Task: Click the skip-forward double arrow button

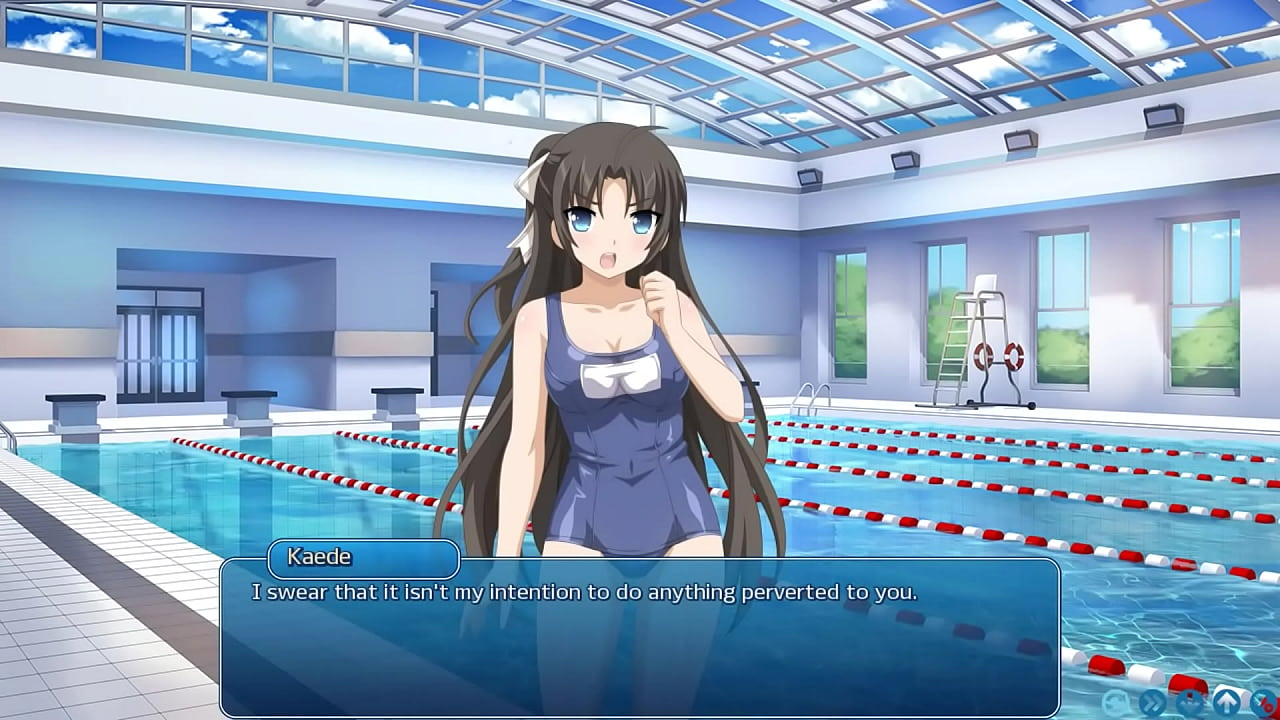Action: pos(1153,701)
